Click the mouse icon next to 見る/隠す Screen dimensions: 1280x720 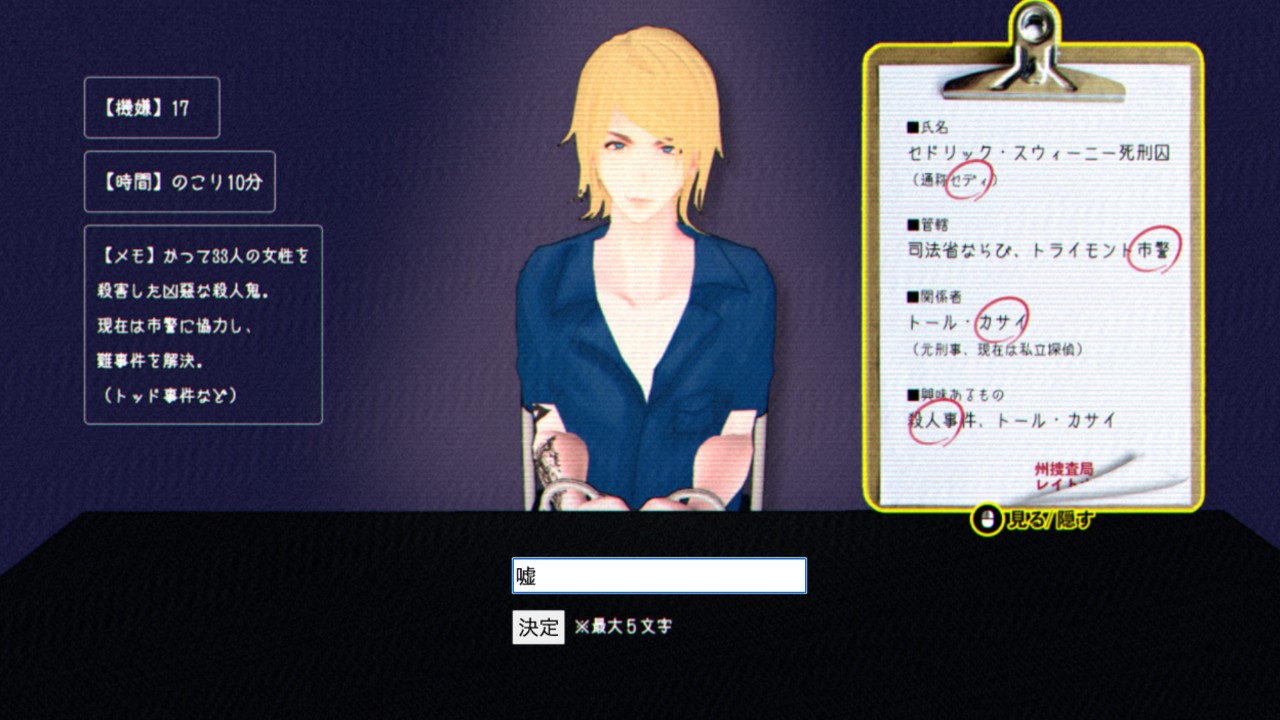coord(986,518)
